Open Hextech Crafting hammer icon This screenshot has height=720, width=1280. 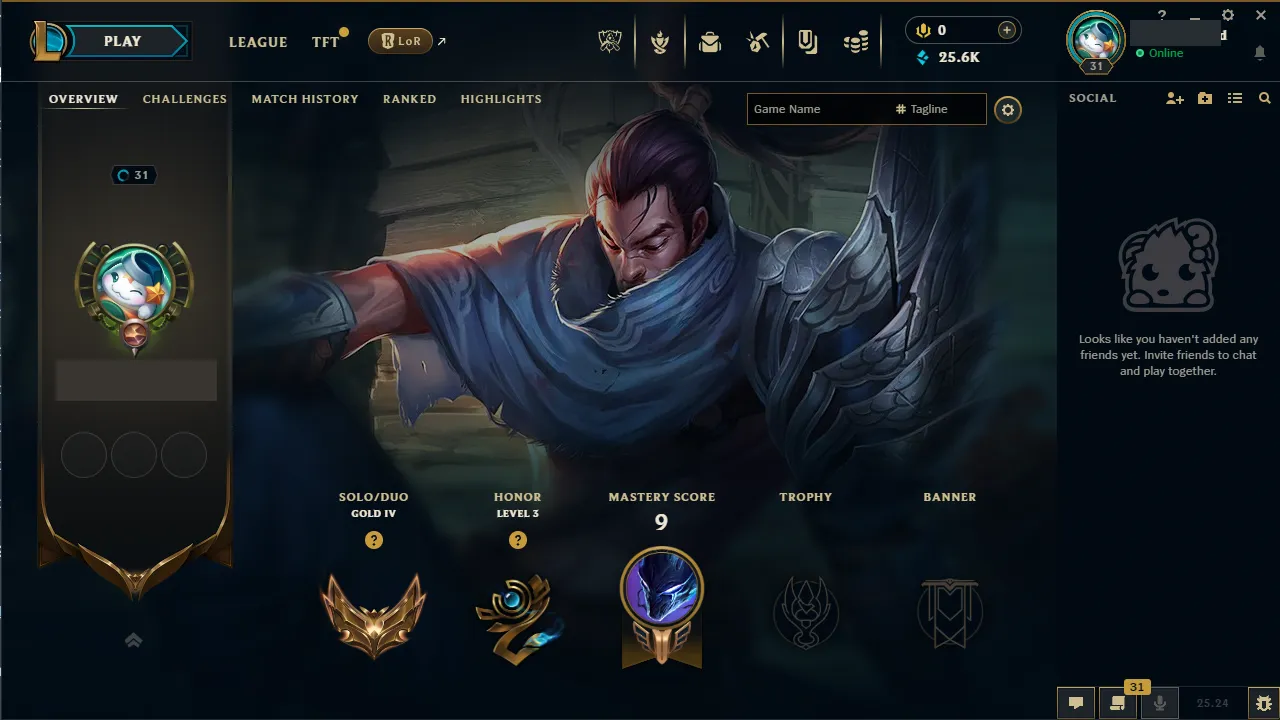tap(757, 41)
